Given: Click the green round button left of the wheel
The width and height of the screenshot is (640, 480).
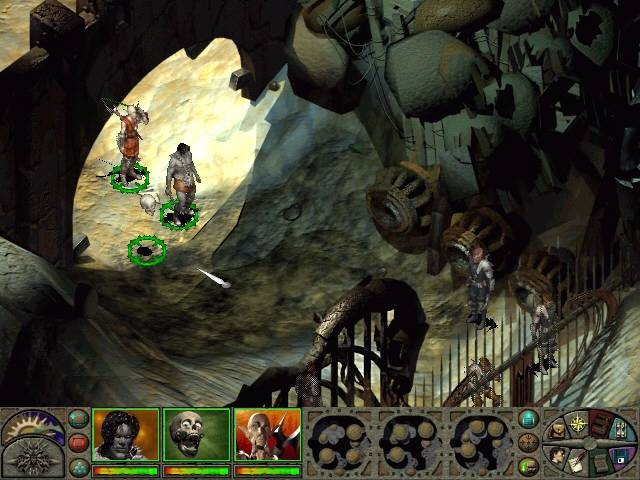Looking at the screenshot, I should [x=528, y=465].
